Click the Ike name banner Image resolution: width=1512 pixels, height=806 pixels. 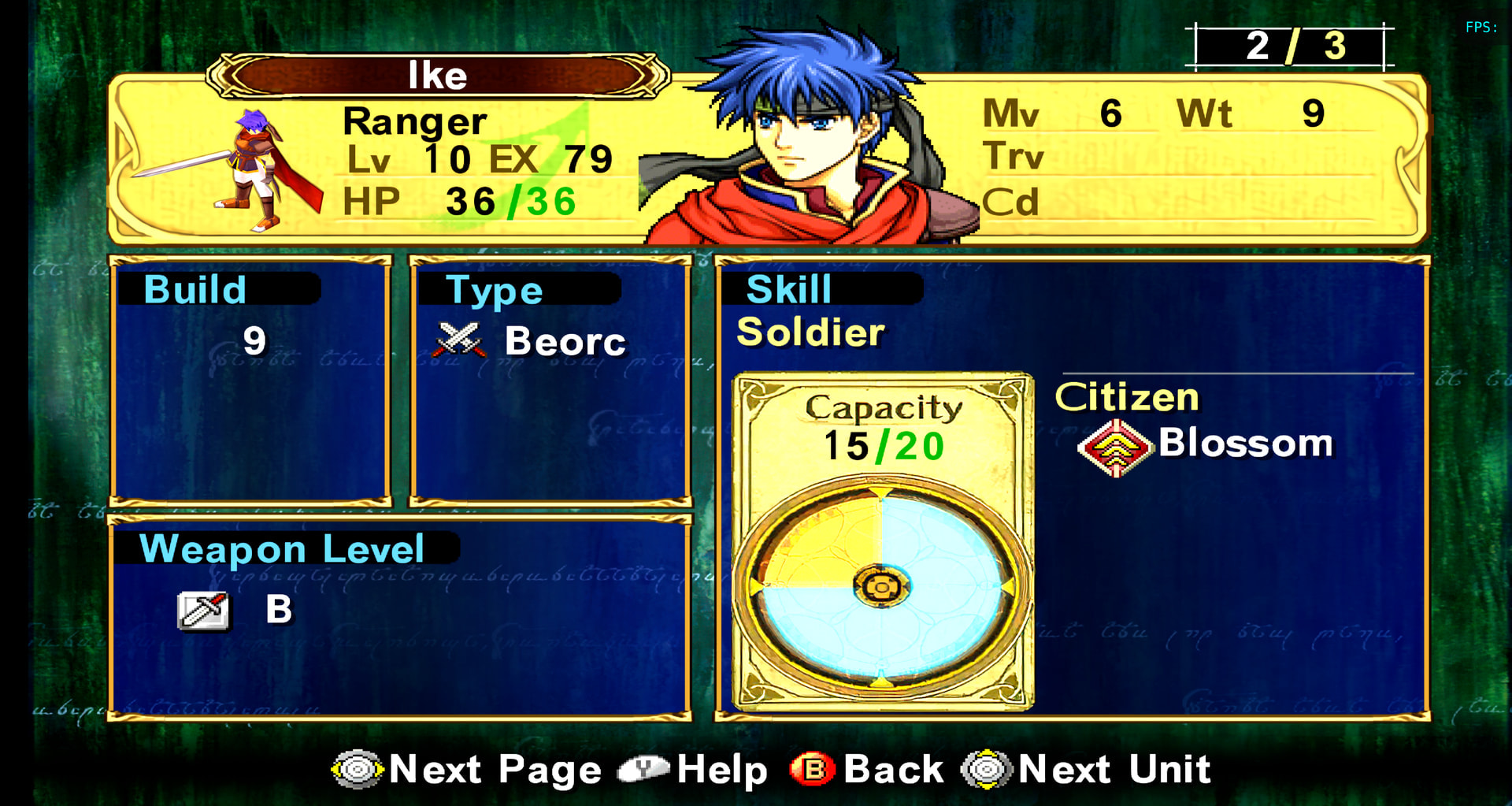(438, 76)
